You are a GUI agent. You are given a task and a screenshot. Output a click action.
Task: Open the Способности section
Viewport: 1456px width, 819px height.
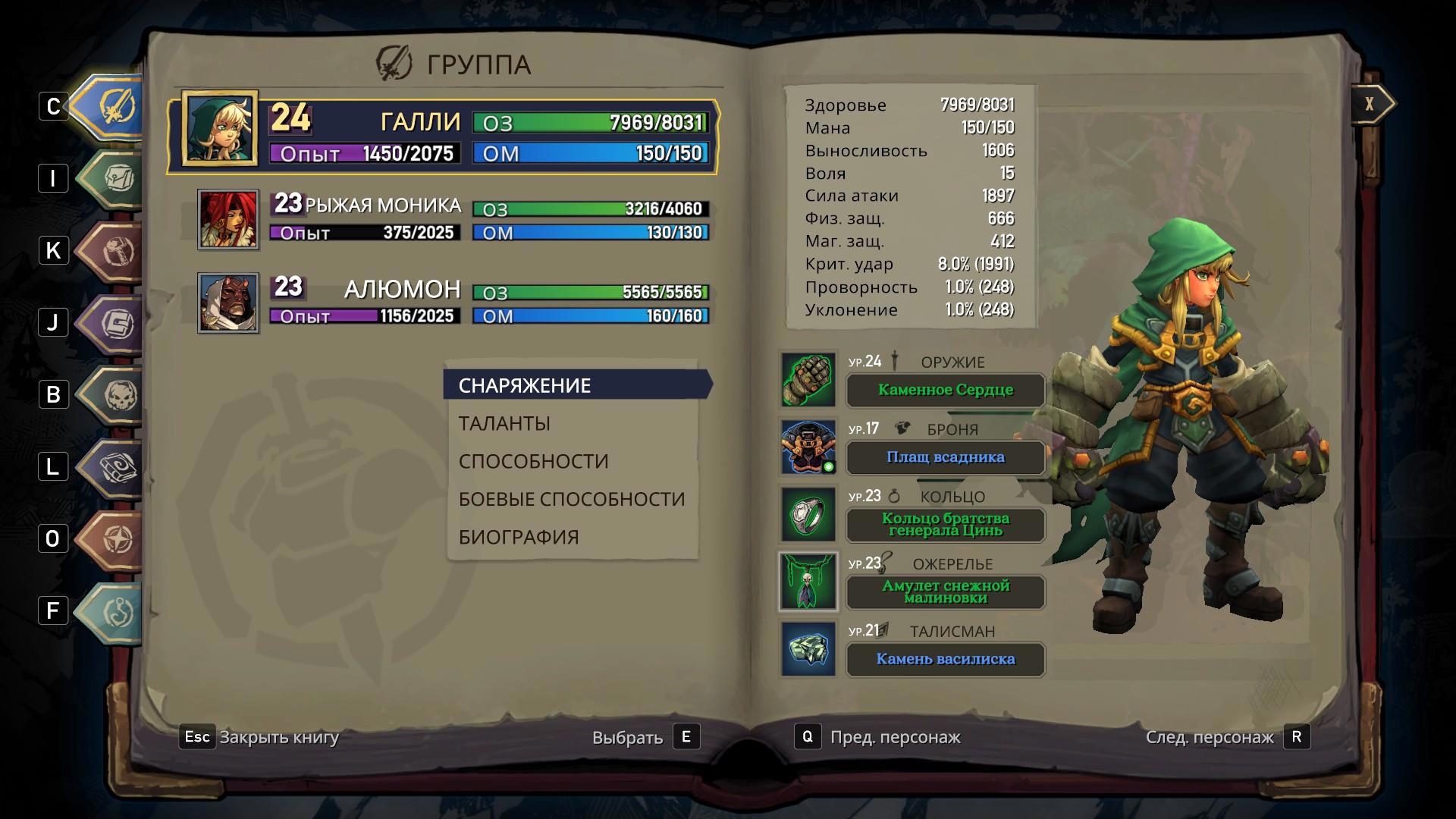click(x=533, y=461)
